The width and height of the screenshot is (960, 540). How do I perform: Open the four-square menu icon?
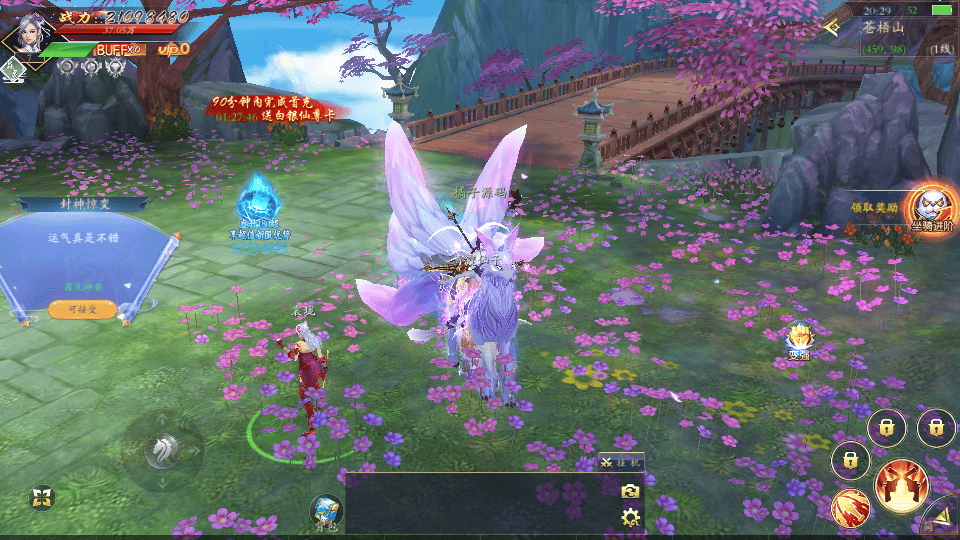[40, 498]
